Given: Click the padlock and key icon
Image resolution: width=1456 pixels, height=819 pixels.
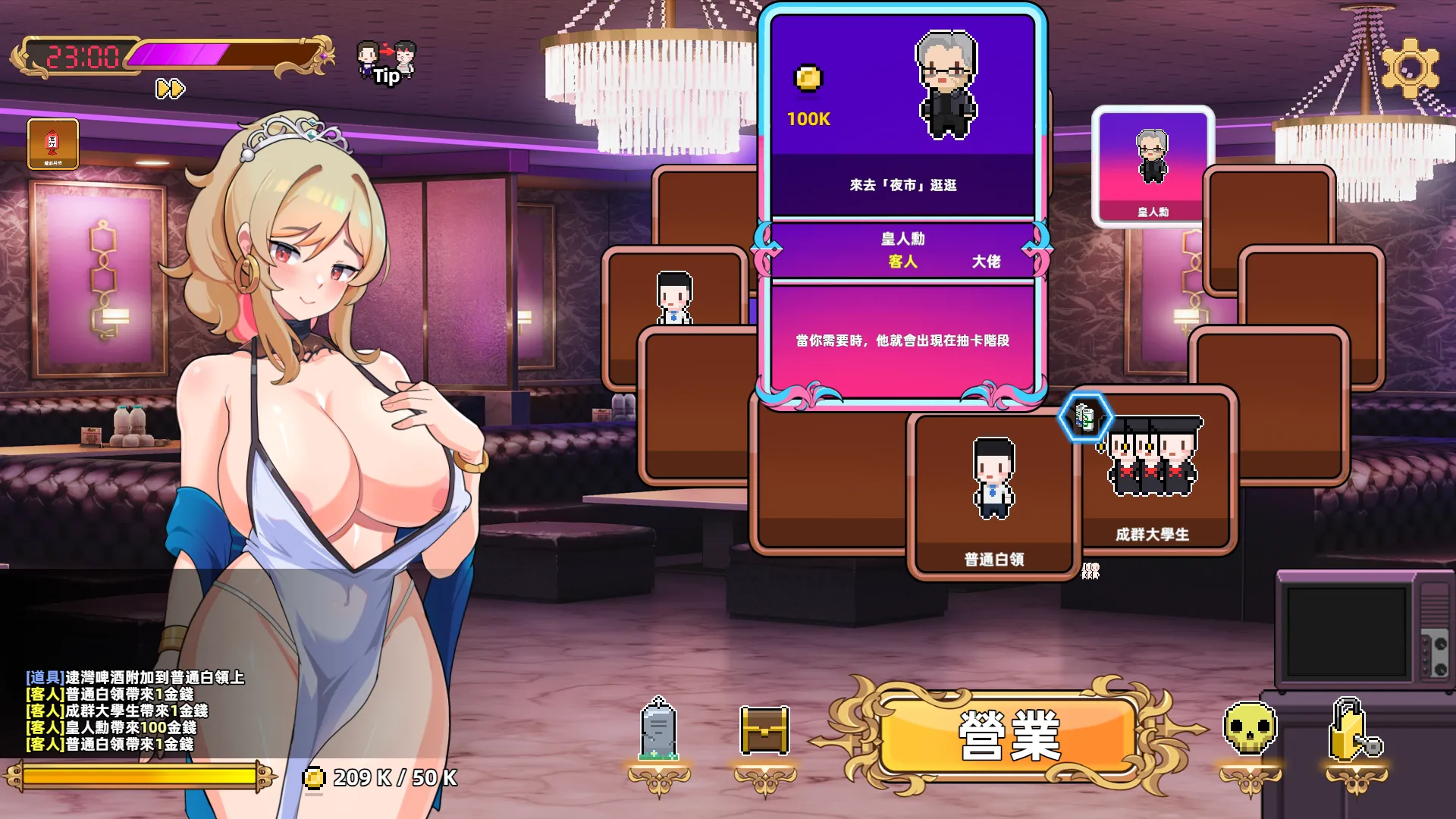Looking at the screenshot, I should click(x=1355, y=731).
